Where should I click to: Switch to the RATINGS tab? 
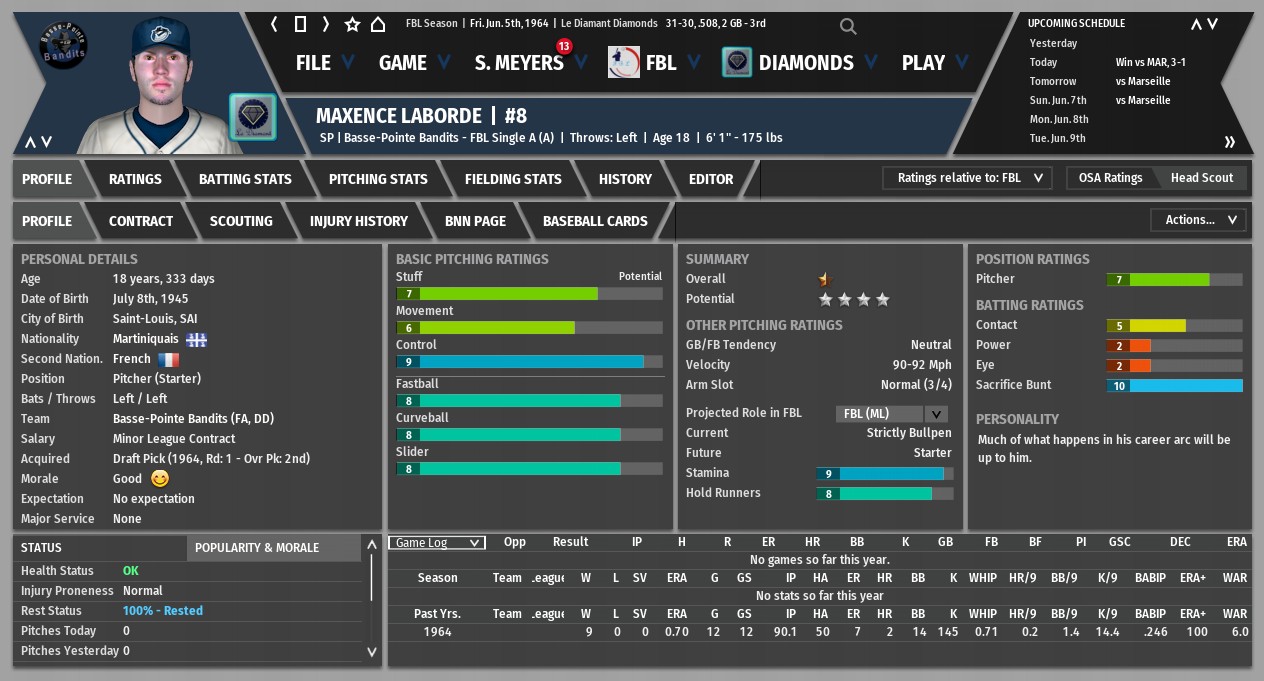click(x=135, y=179)
